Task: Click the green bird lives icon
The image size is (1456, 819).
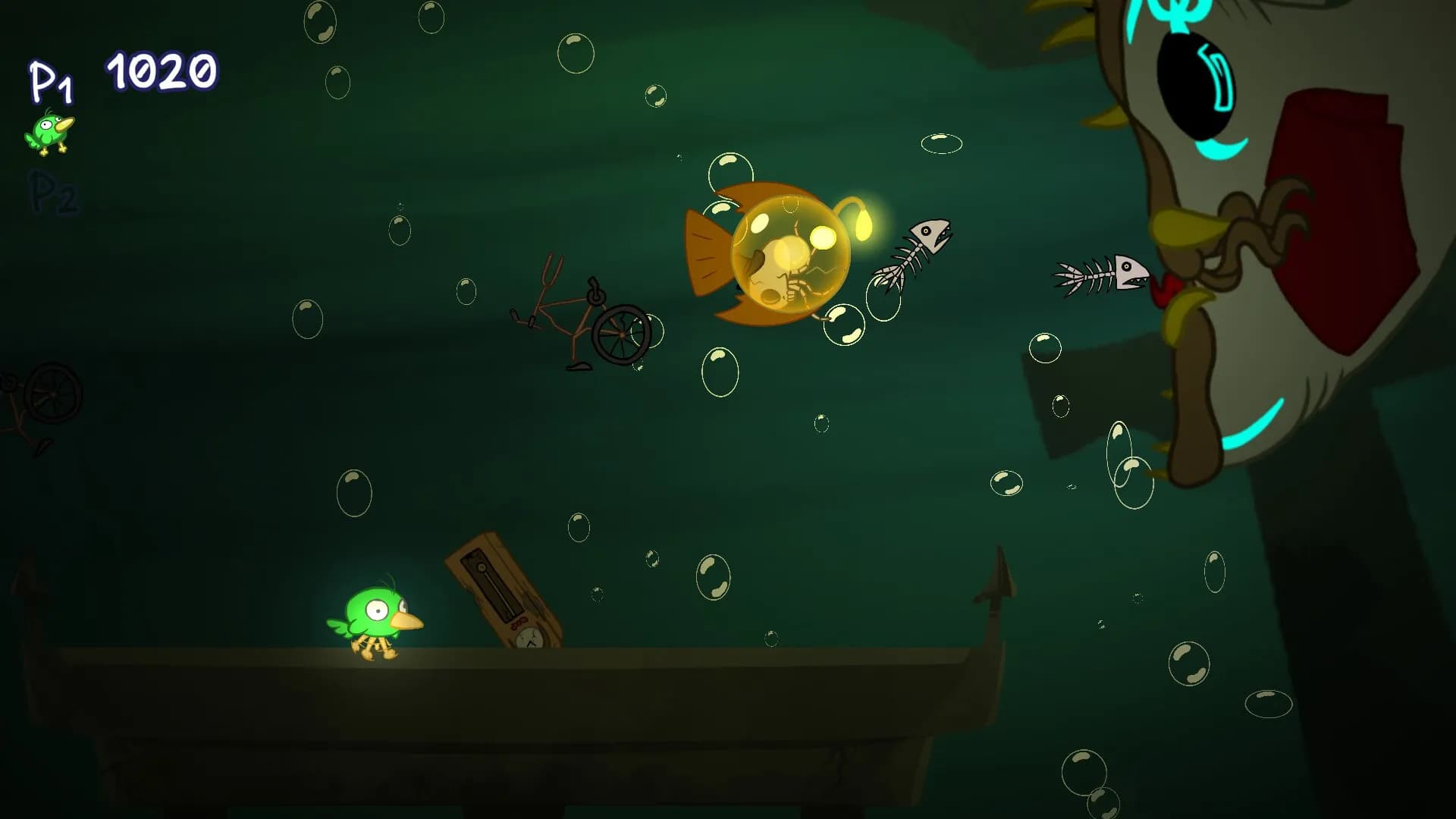Action: pyautogui.click(x=50, y=133)
